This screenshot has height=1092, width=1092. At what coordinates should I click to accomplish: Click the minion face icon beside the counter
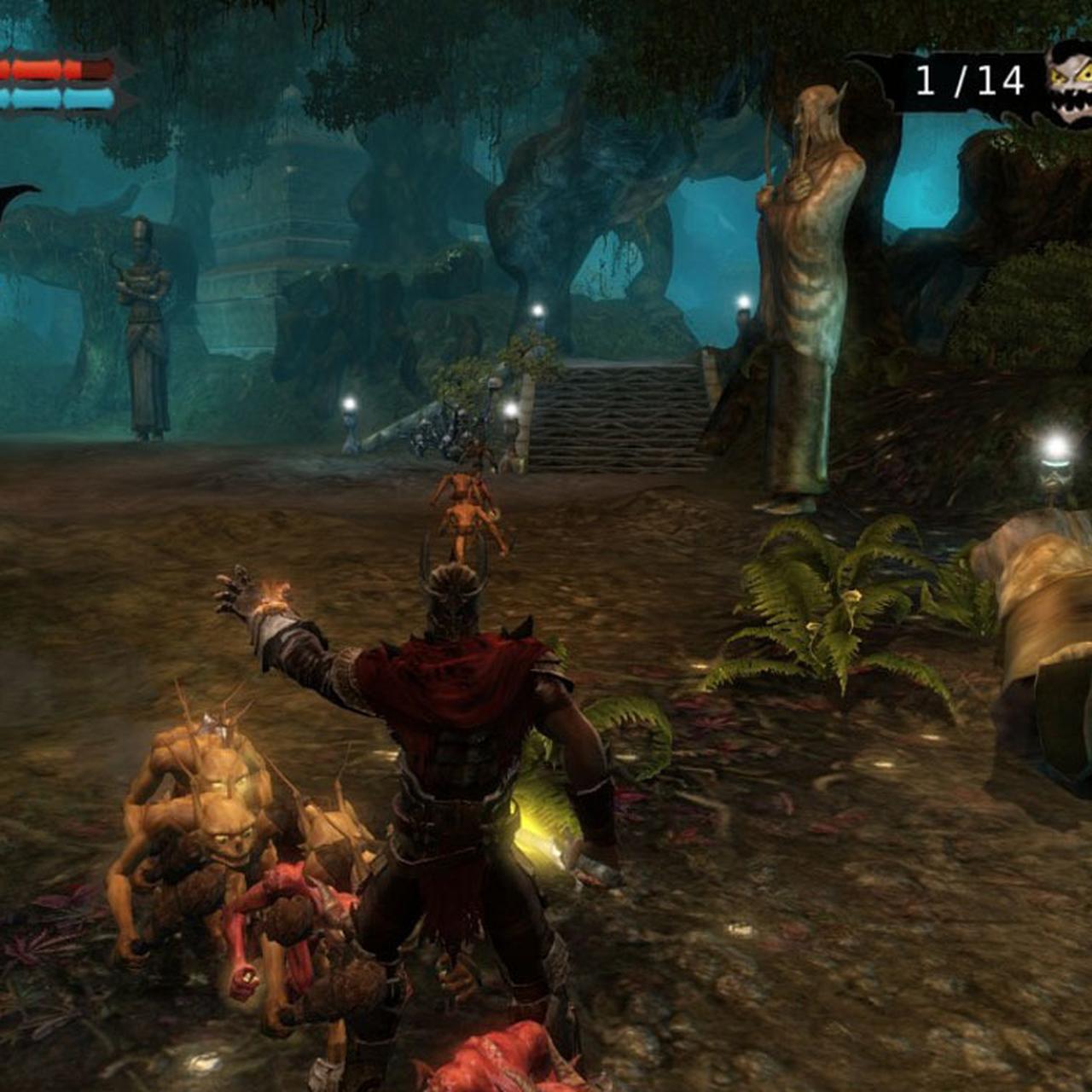pyautogui.click(x=1070, y=83)
